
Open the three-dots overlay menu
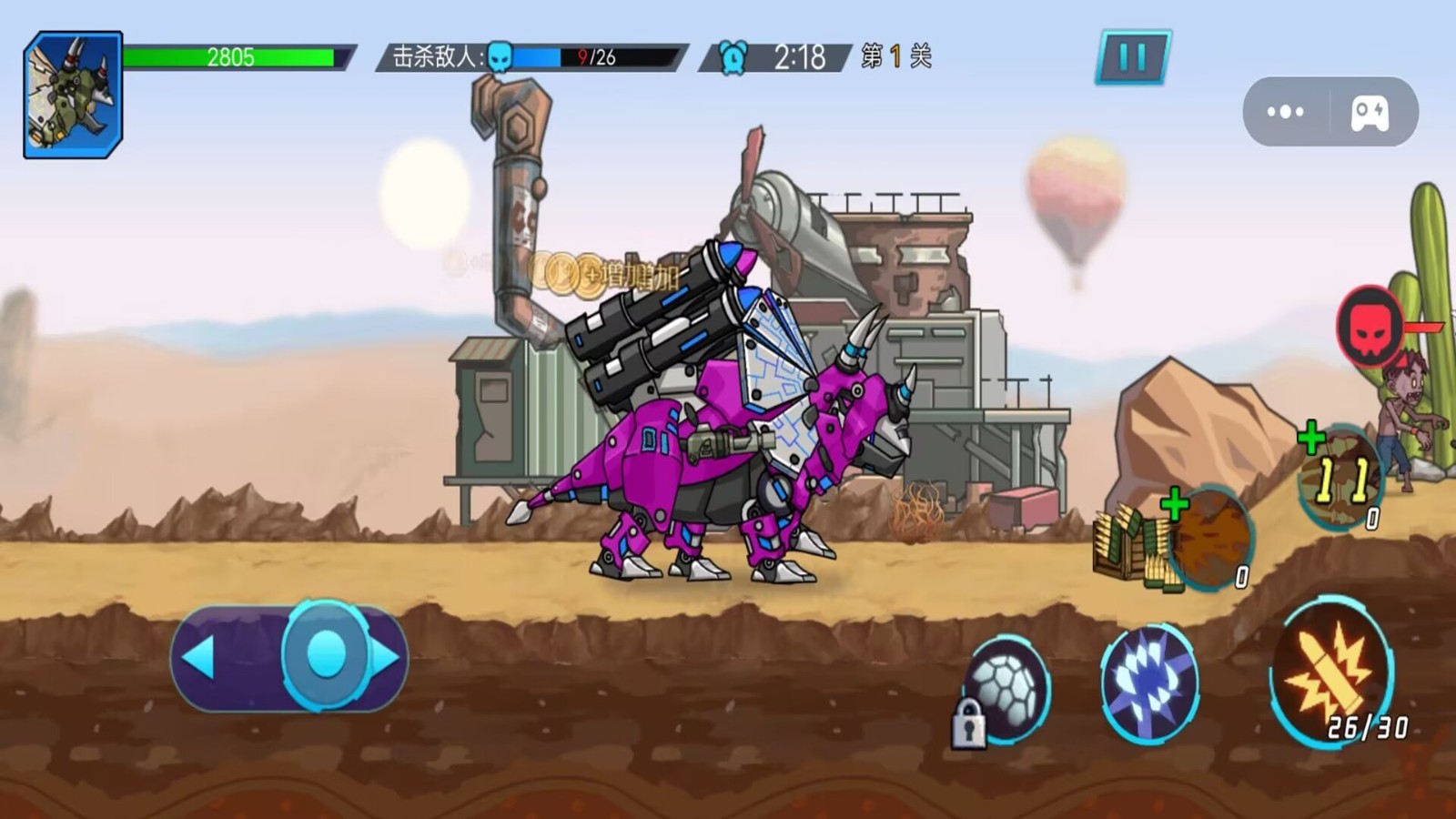click(x=1285, y=112)
